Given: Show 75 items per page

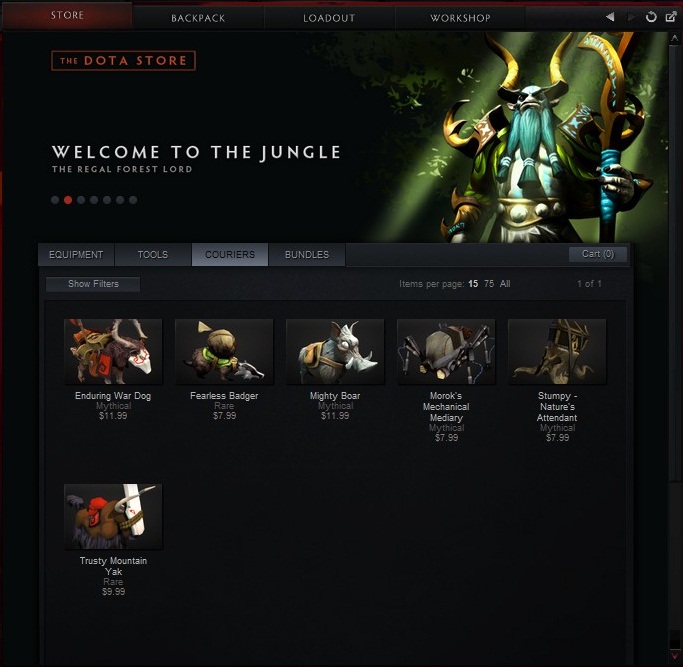Looking at the screenshot, I should point(489,284).
